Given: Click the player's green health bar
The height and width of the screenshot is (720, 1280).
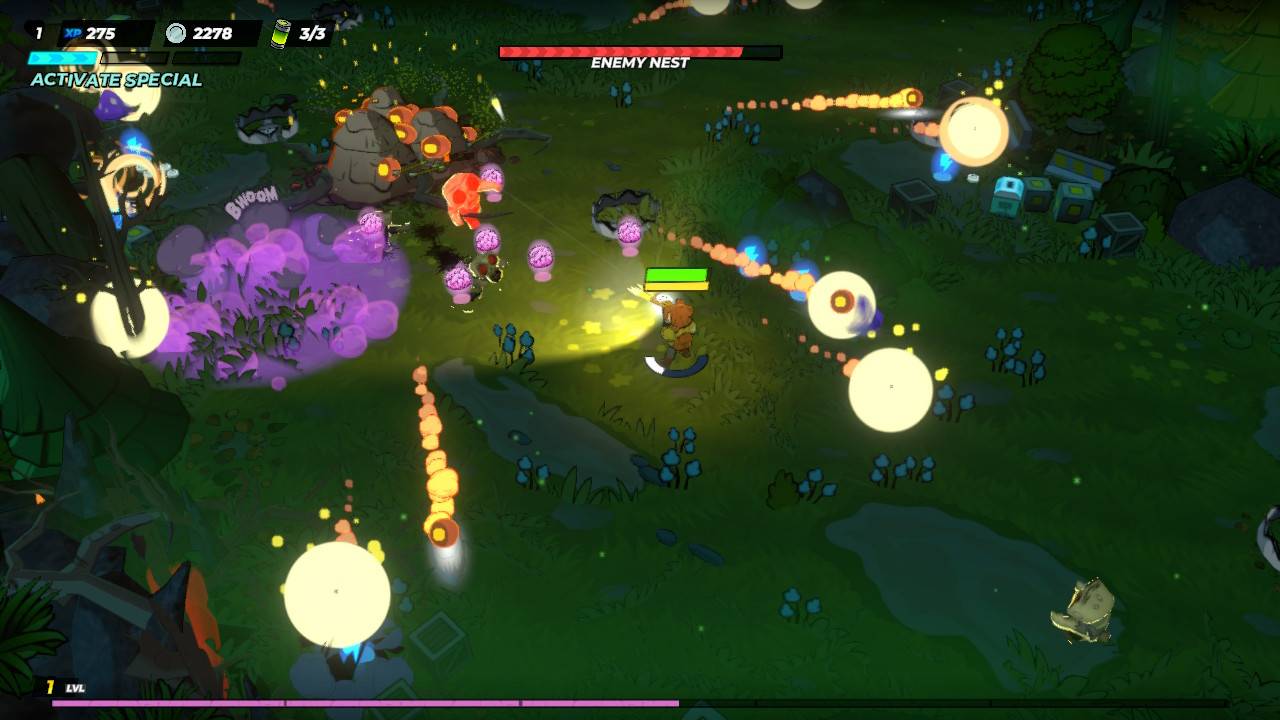Looking at the screenshot, I should [x=678, y=276].
